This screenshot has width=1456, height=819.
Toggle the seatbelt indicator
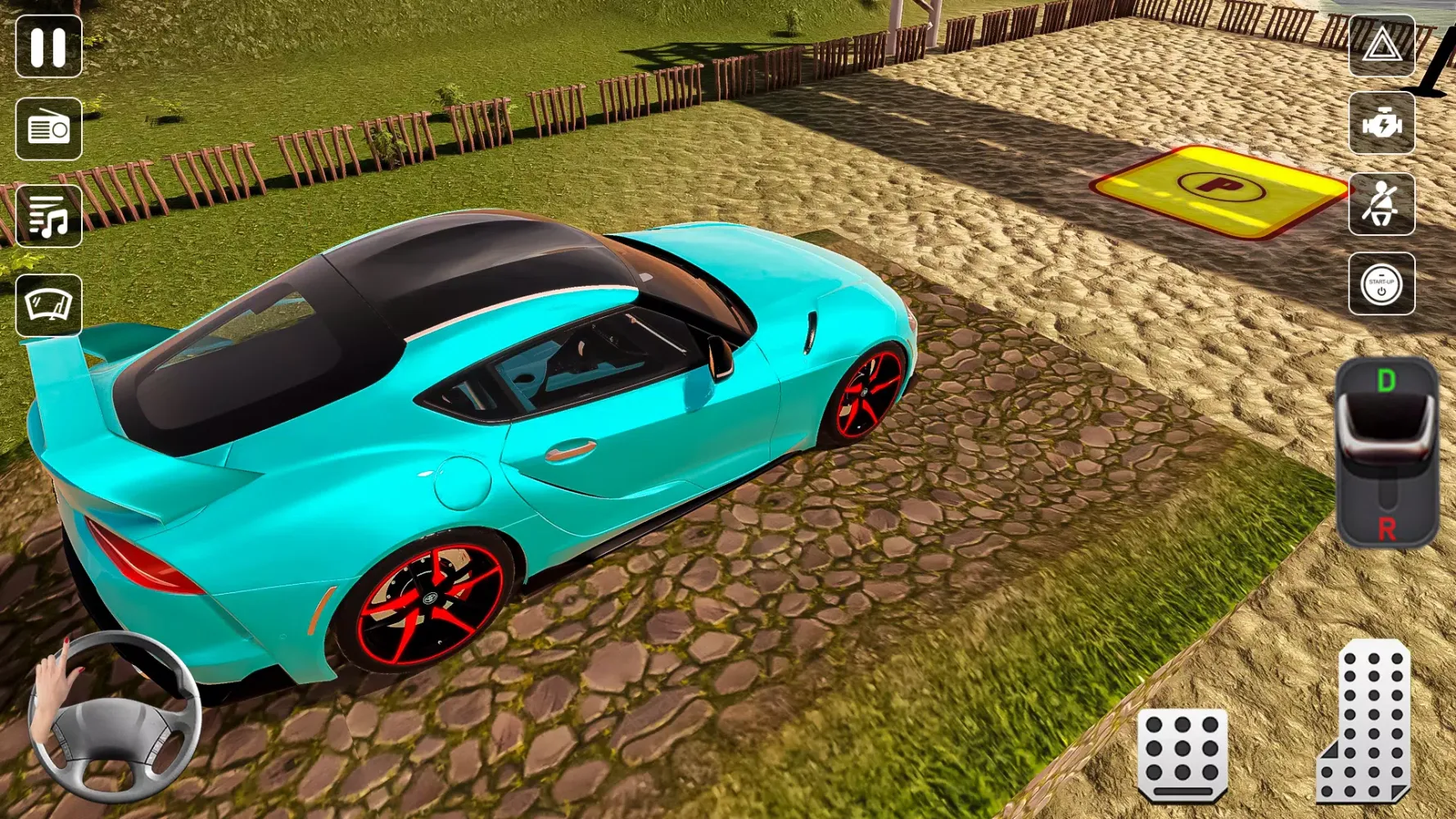pyautogui.click(x=1384, y=203)
